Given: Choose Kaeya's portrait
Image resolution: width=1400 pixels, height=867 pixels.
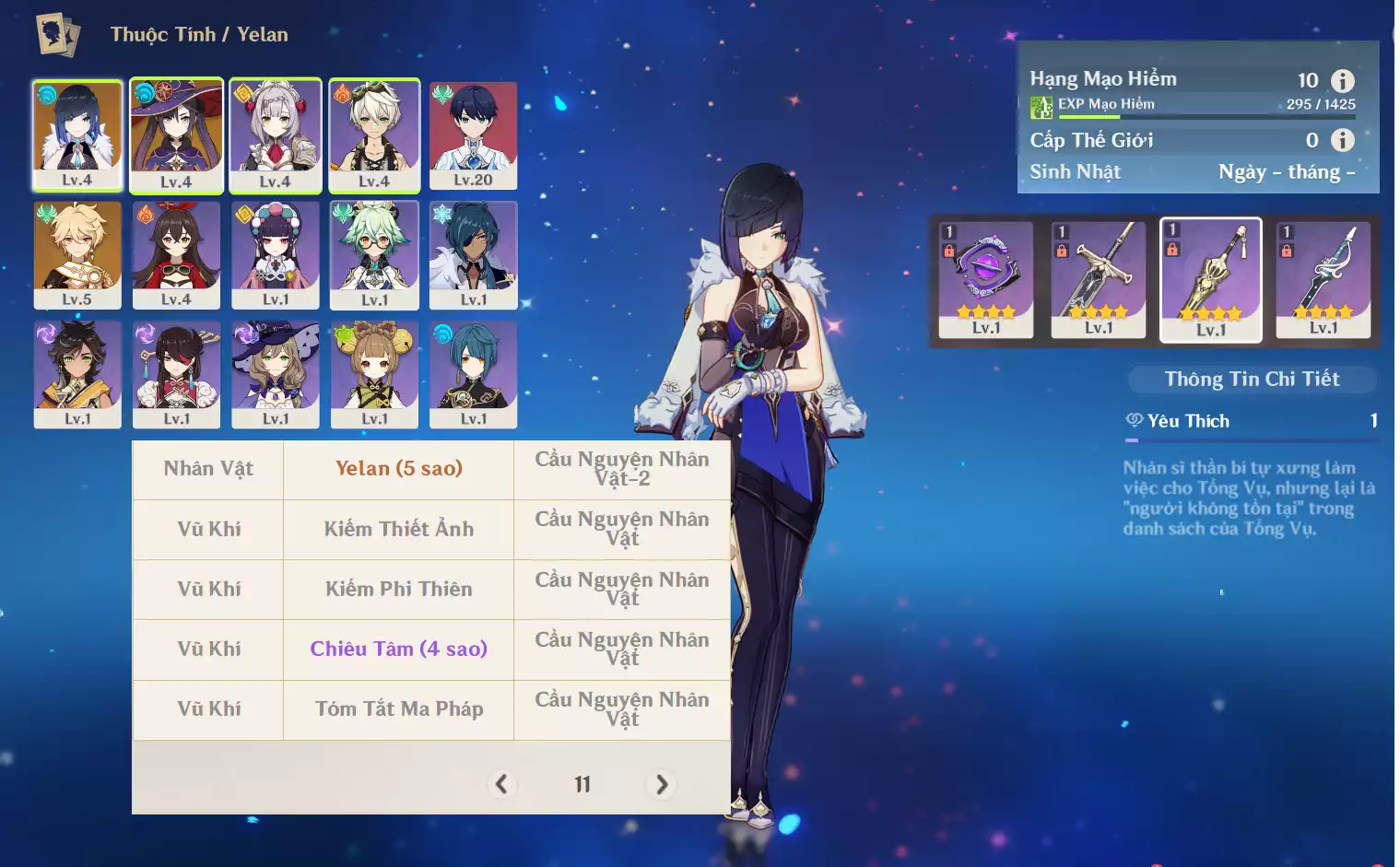Looking at the screenshot, I should point(473,254).
